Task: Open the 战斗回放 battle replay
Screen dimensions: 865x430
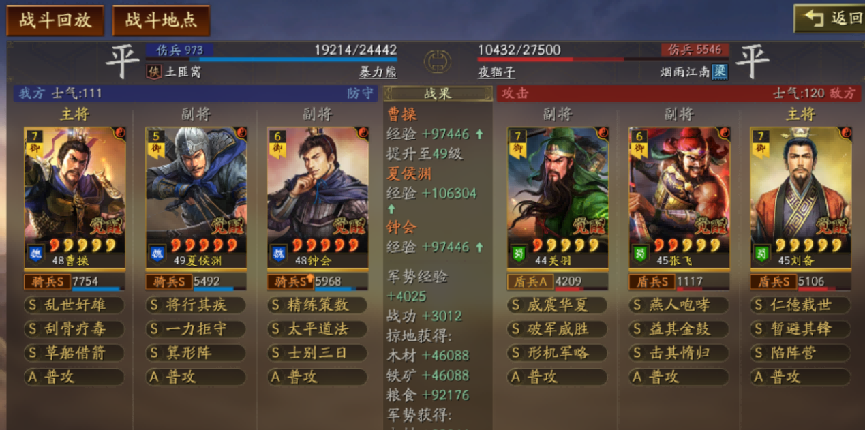Action: click(55, 19)
